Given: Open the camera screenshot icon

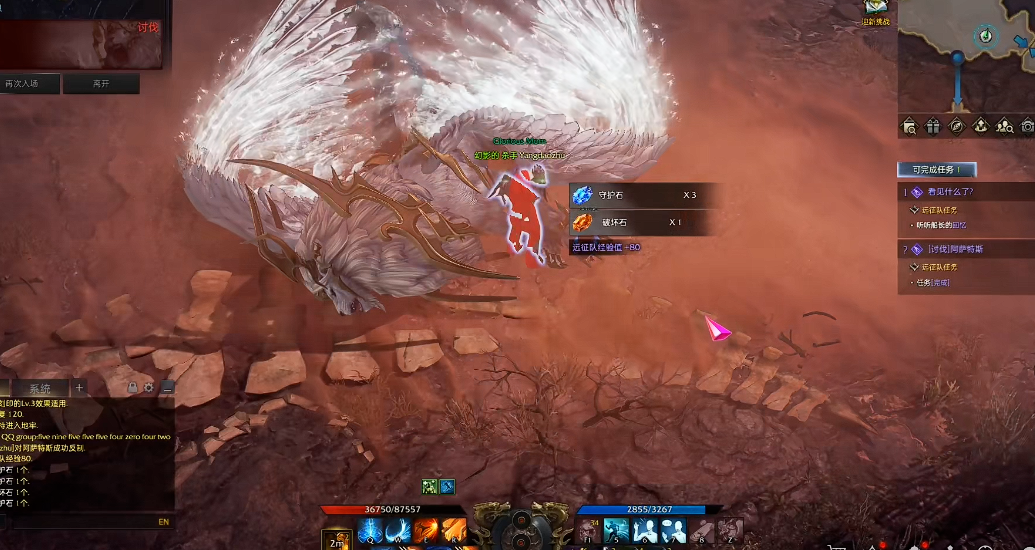Looking at the screenshot, I should [1026, 126].
